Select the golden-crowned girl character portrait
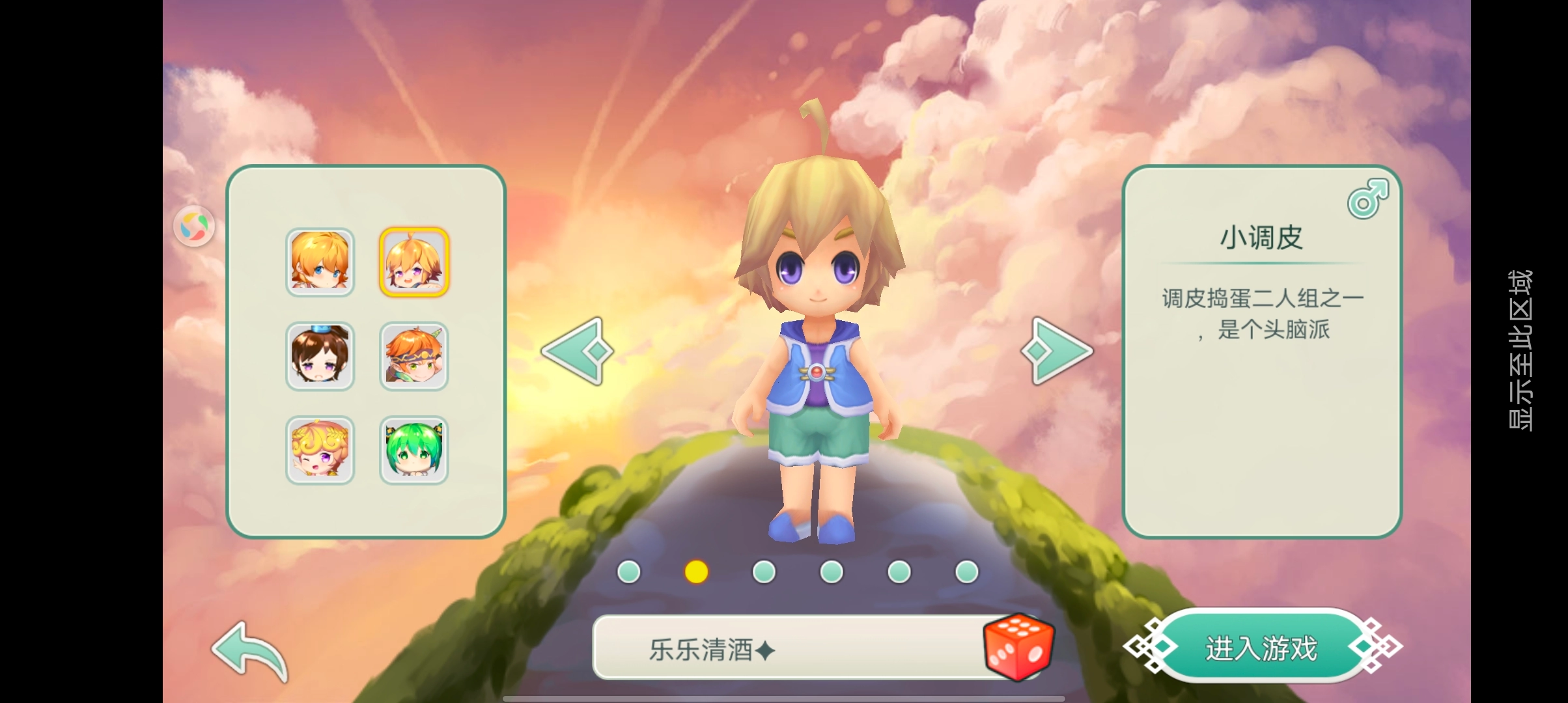The width and height of the screenshot is (1568, 703). click(320, 450)
